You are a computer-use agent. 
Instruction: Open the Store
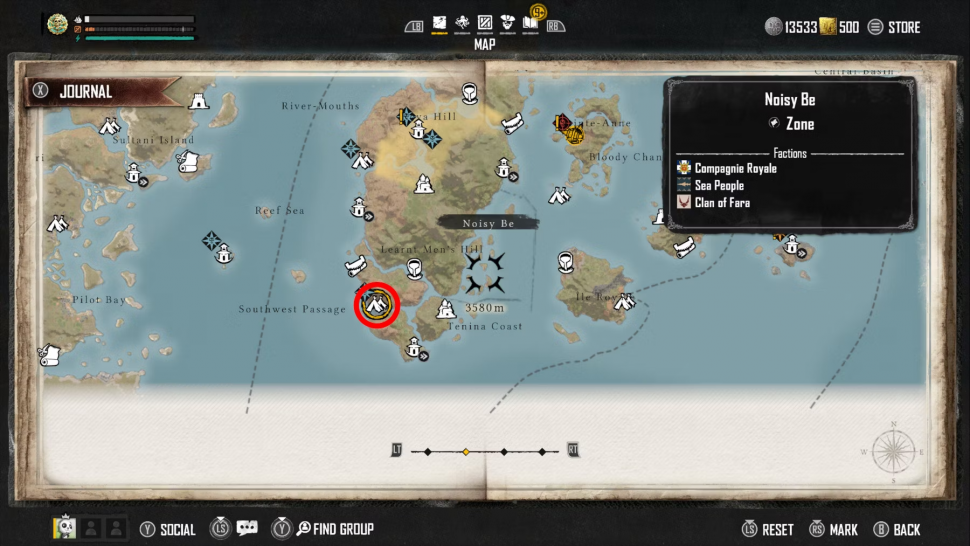point(893,27)
